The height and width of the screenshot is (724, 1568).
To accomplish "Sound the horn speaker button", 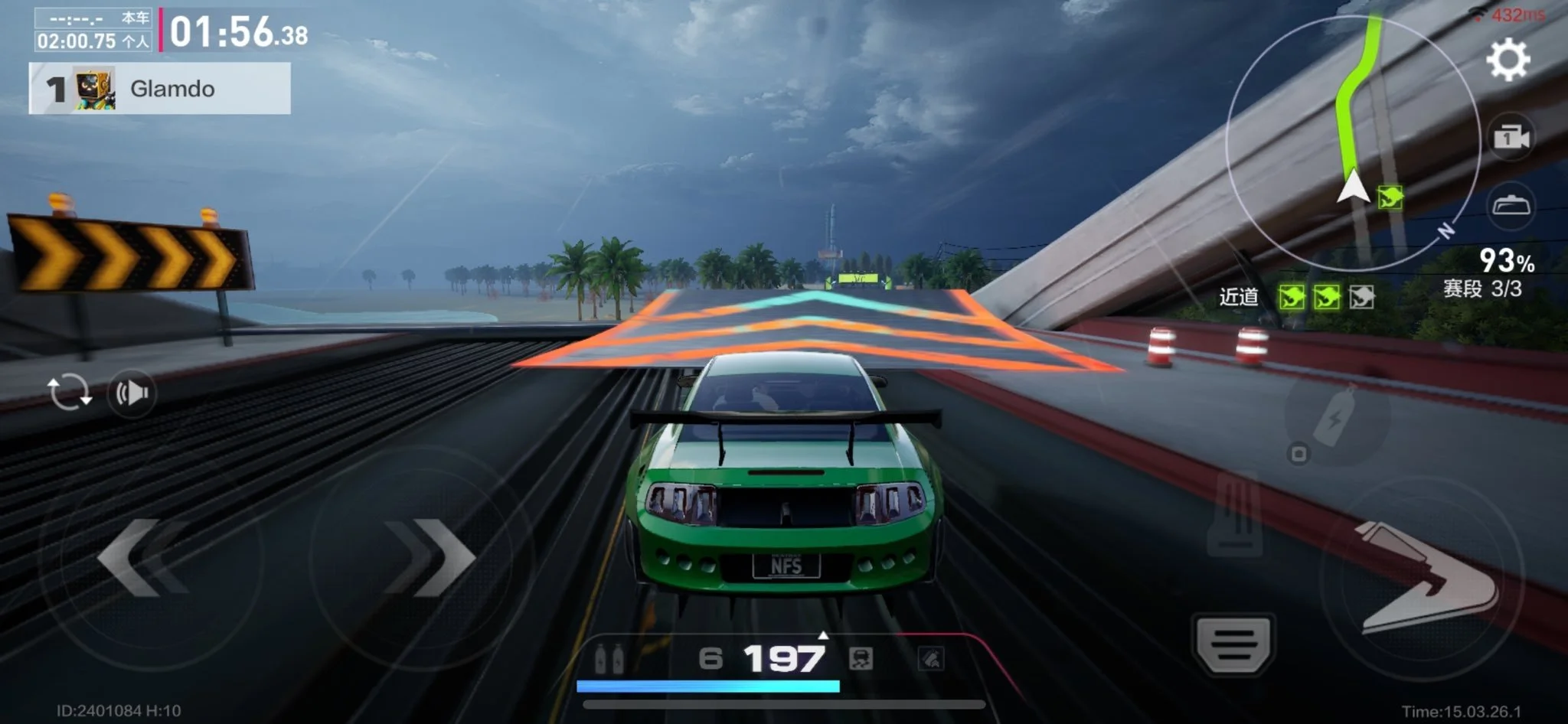I will 132,393.
